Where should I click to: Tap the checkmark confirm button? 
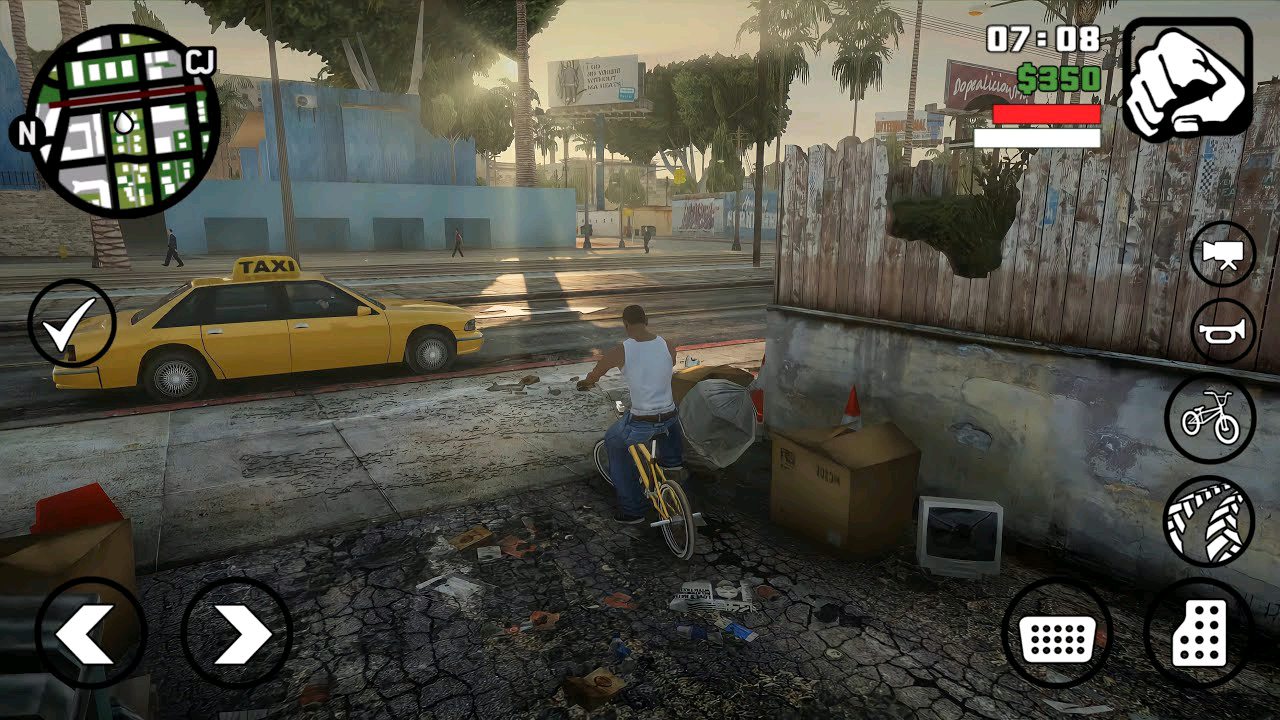point(72,323)
